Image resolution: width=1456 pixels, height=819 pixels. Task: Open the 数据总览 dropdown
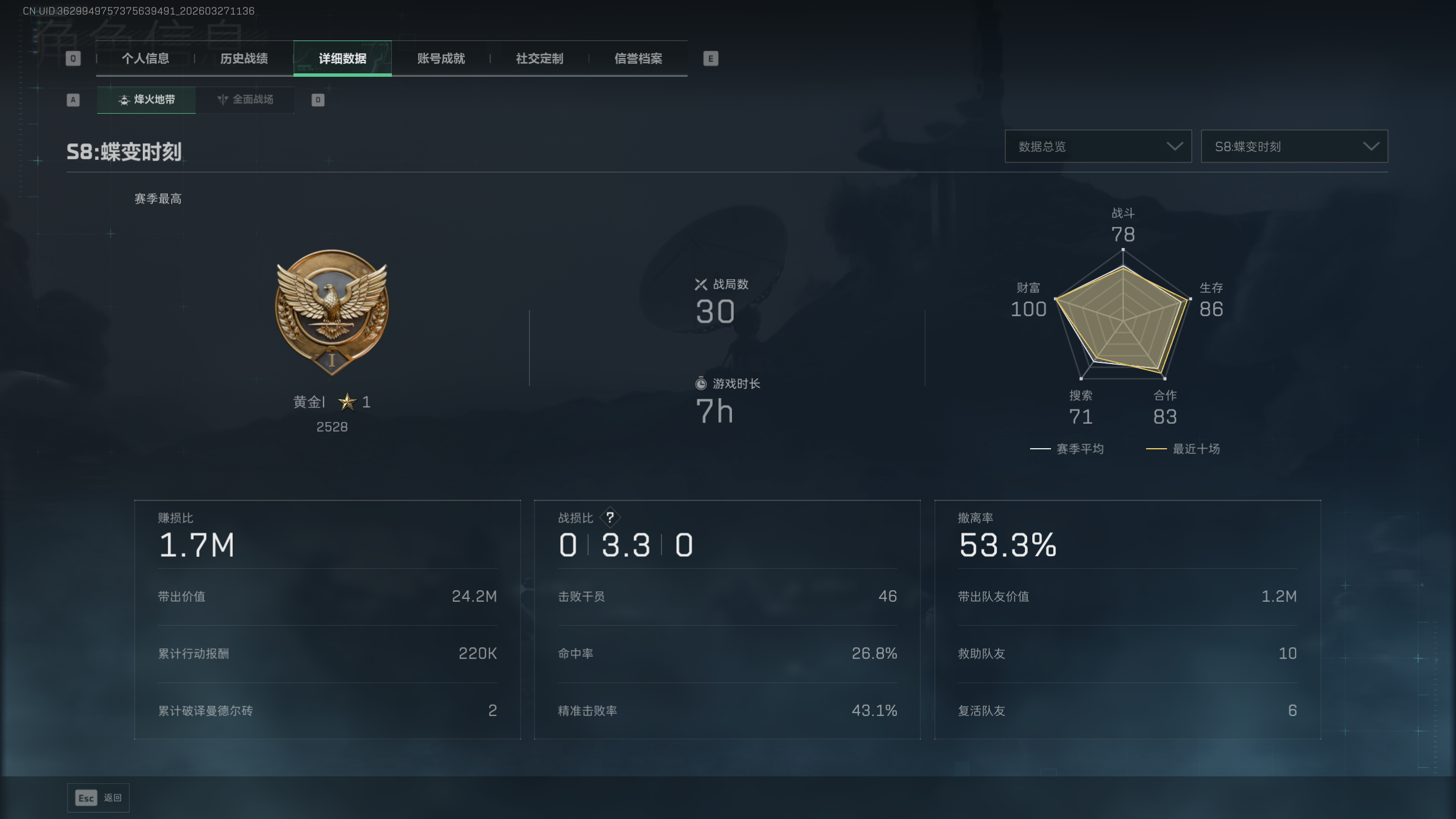[x=1098, y=147]
